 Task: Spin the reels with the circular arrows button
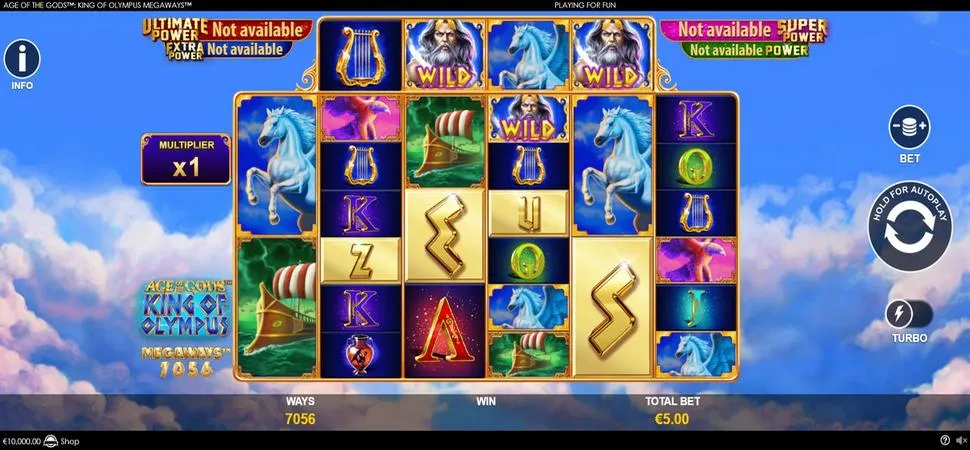[x=909, y=227]
